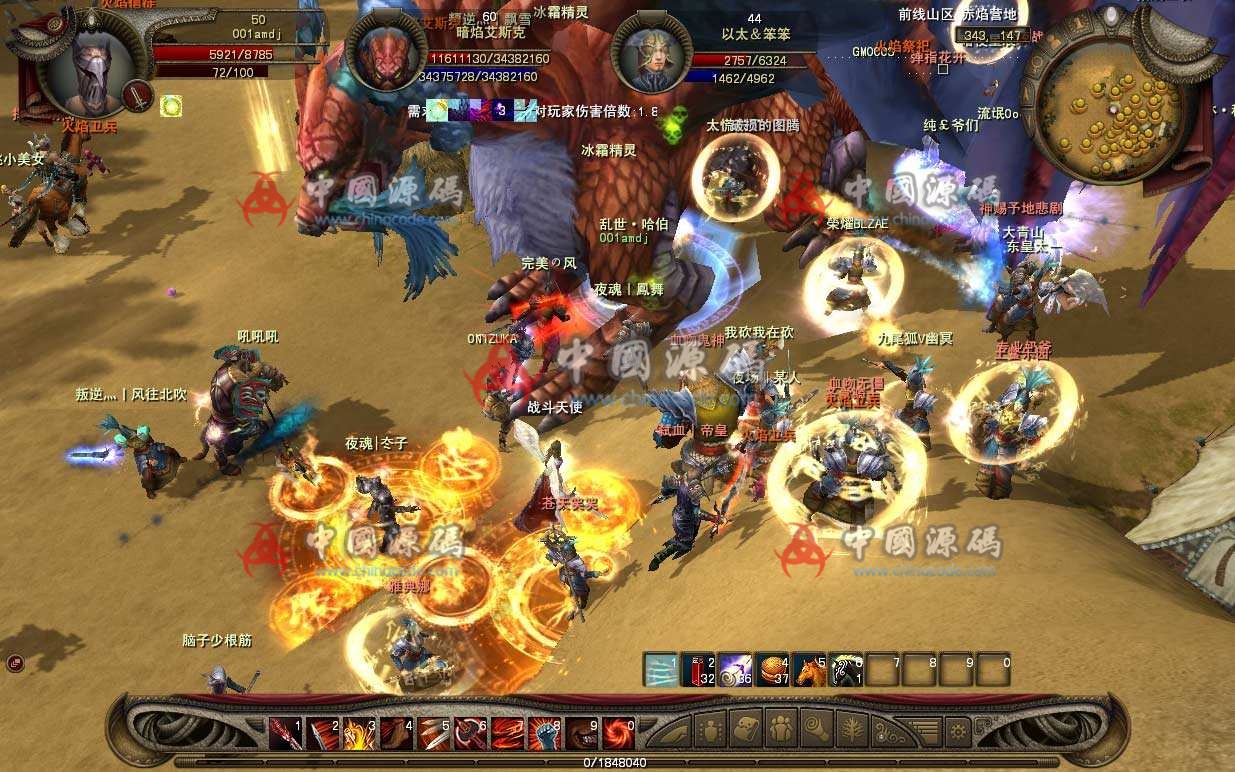
Task: Activate the purple scroll item with count 36
Action: [735, 669]
